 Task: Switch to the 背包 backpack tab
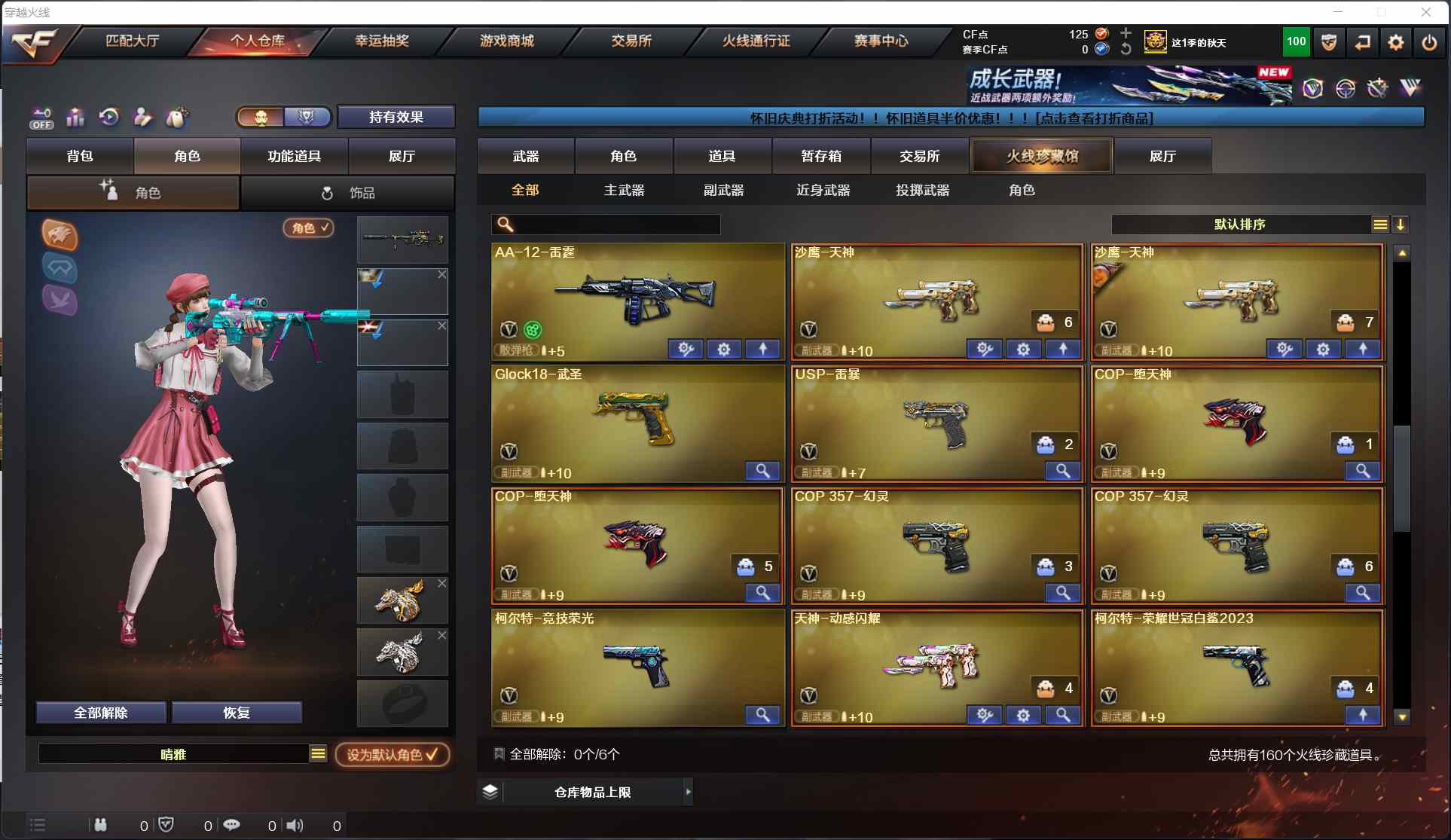(x=80, y=156)
